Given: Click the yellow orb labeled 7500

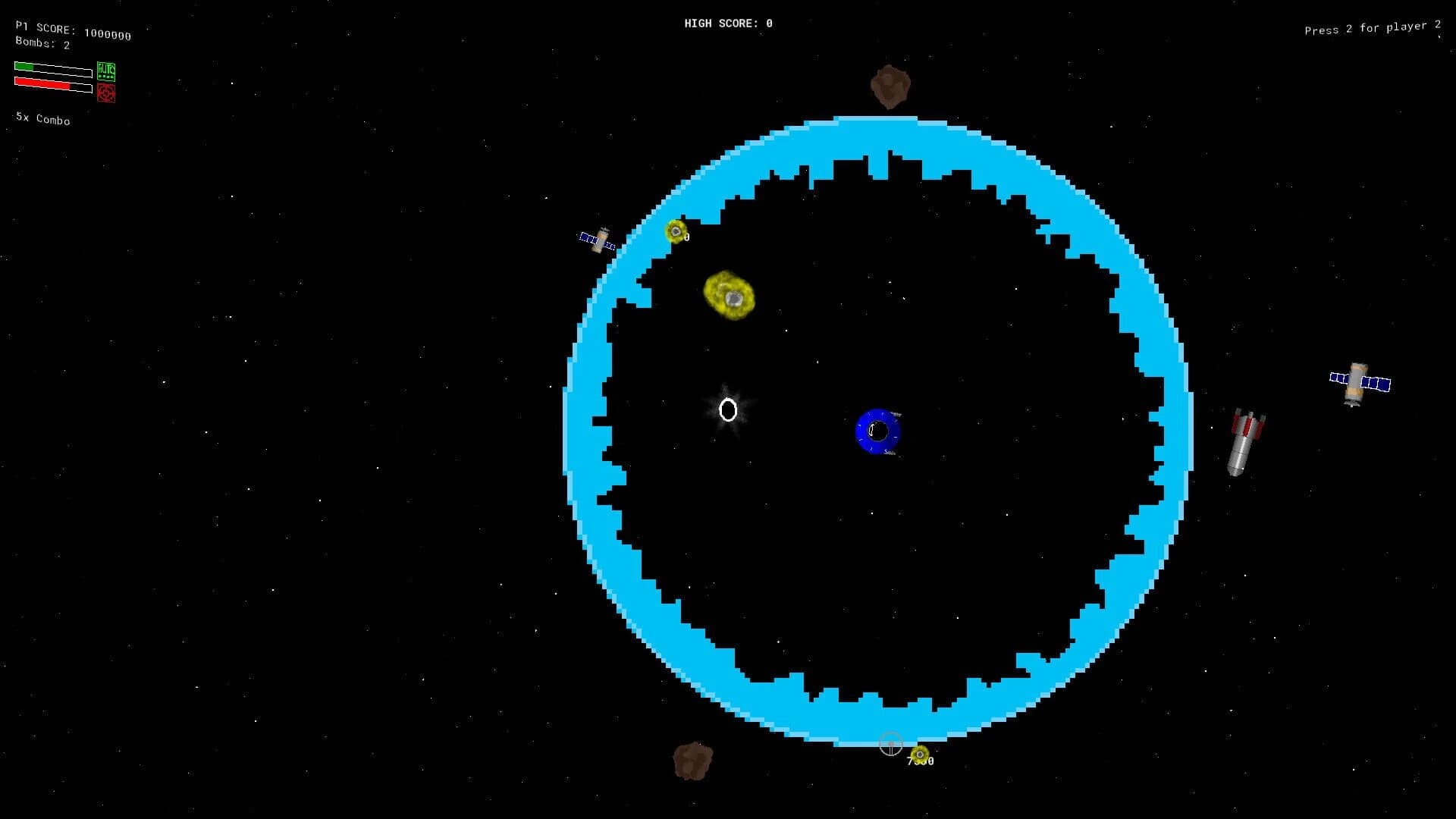Looking at the screenshot, I should point(919,754).
